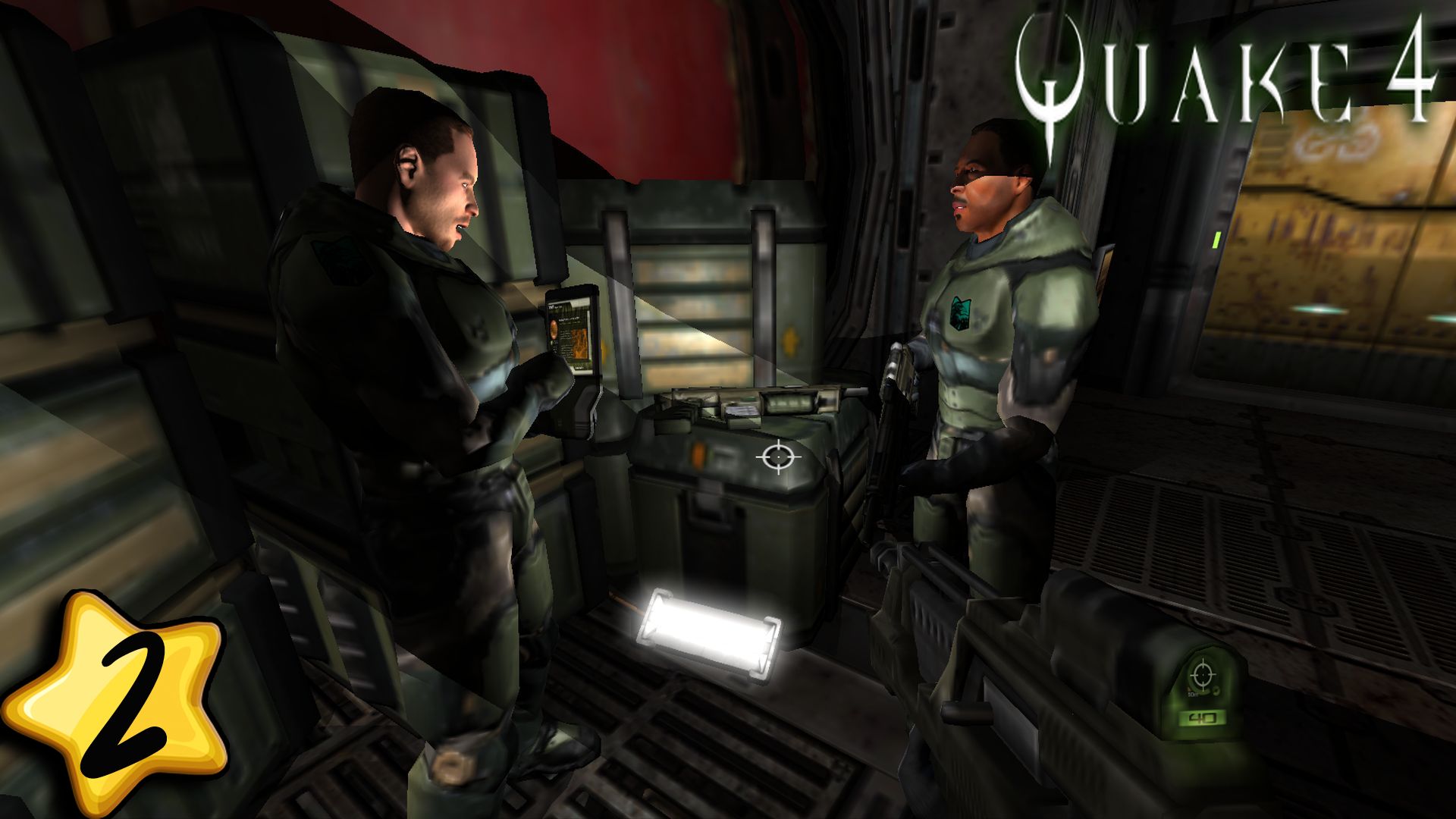This screenshot has height=819, width=1456.
Task: Click the ammo counter showing 40
Action: 1203,717
